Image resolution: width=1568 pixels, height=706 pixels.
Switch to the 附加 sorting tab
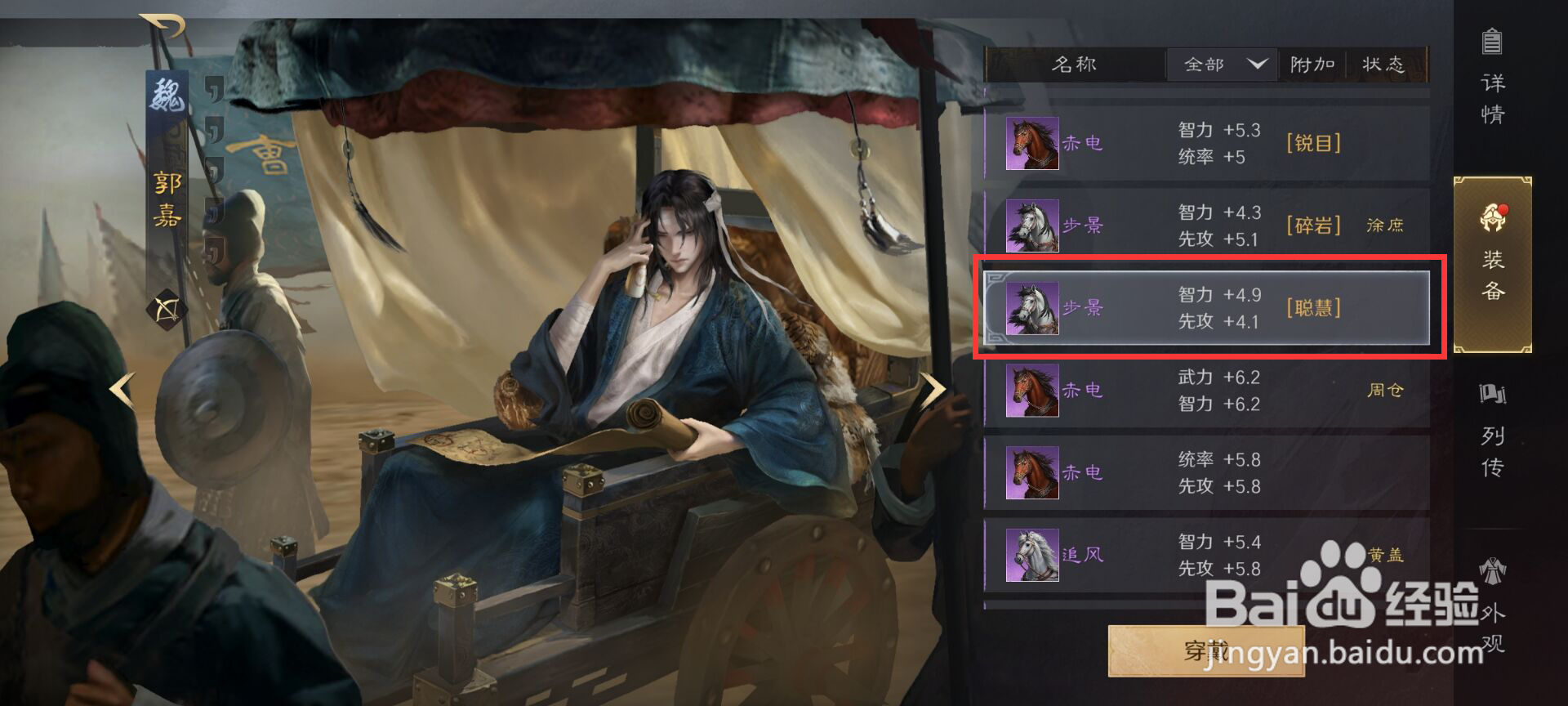1312,65
